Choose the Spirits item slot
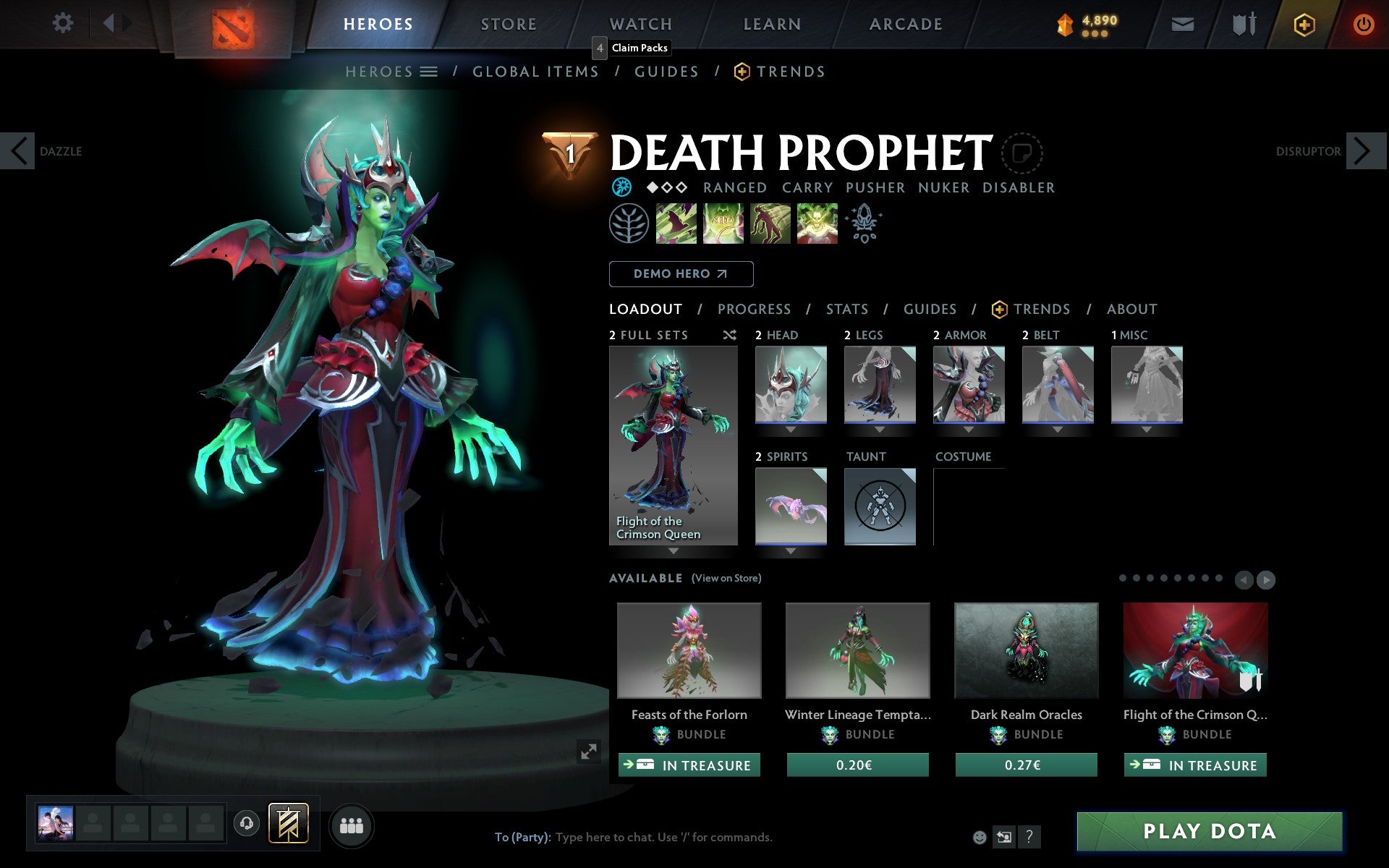 pos(791,506)
